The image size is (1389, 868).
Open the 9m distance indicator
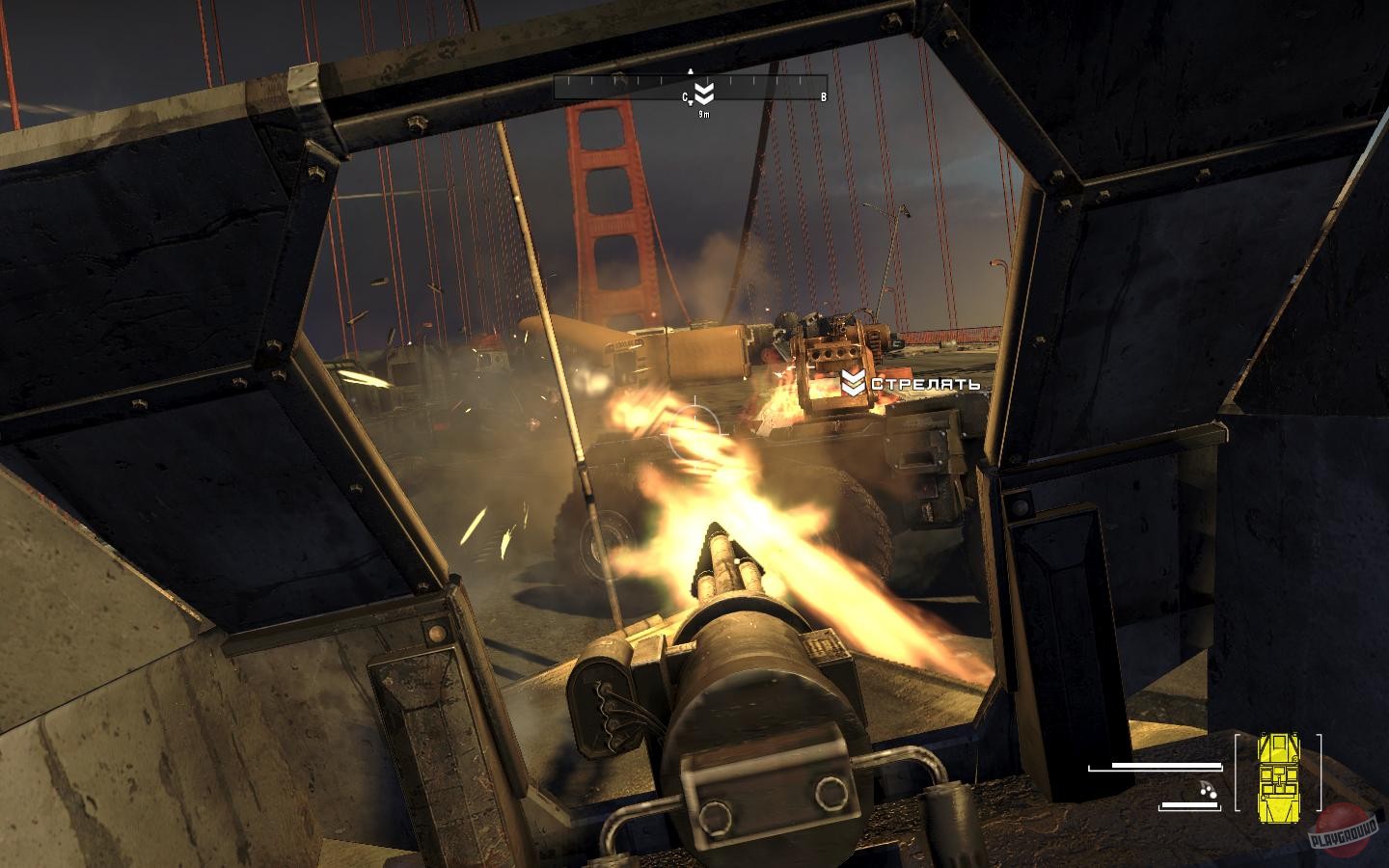tap(704, 113)
